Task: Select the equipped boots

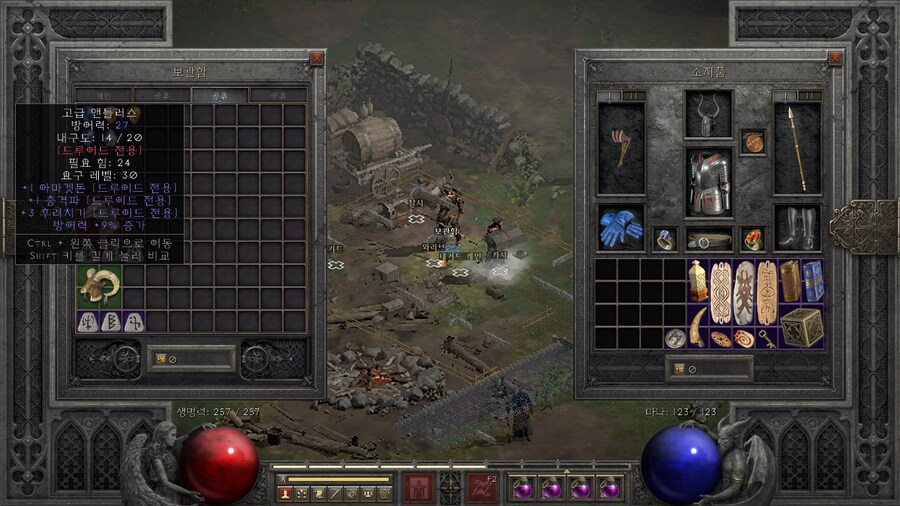Action: tap(797, 229)
